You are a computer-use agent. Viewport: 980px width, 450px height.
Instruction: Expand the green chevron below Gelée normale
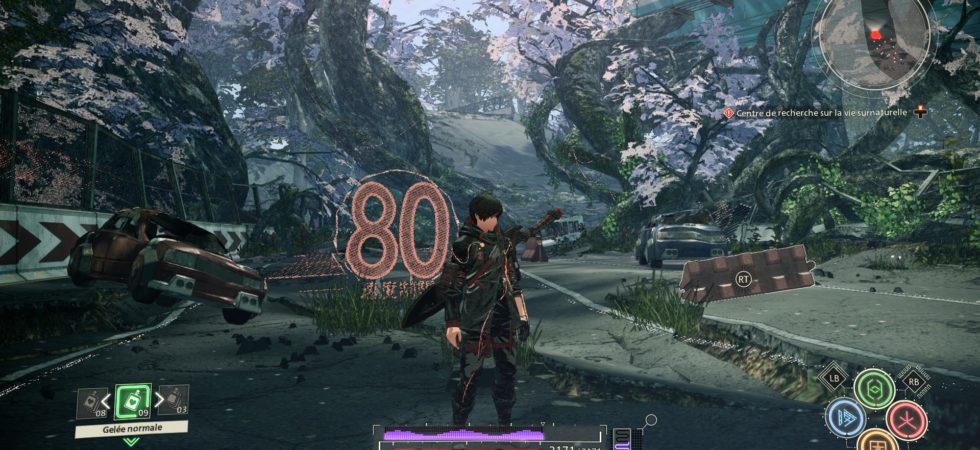[131, 442]
